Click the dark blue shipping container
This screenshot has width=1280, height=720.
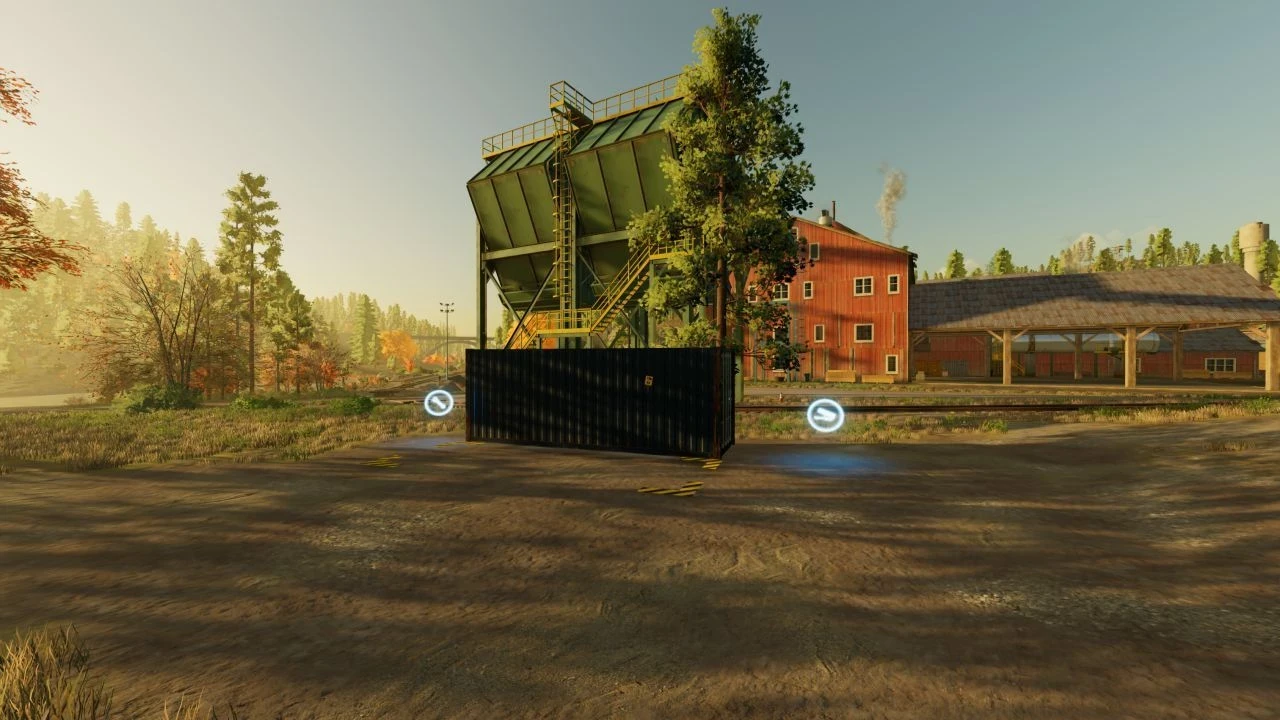[600, 400]
